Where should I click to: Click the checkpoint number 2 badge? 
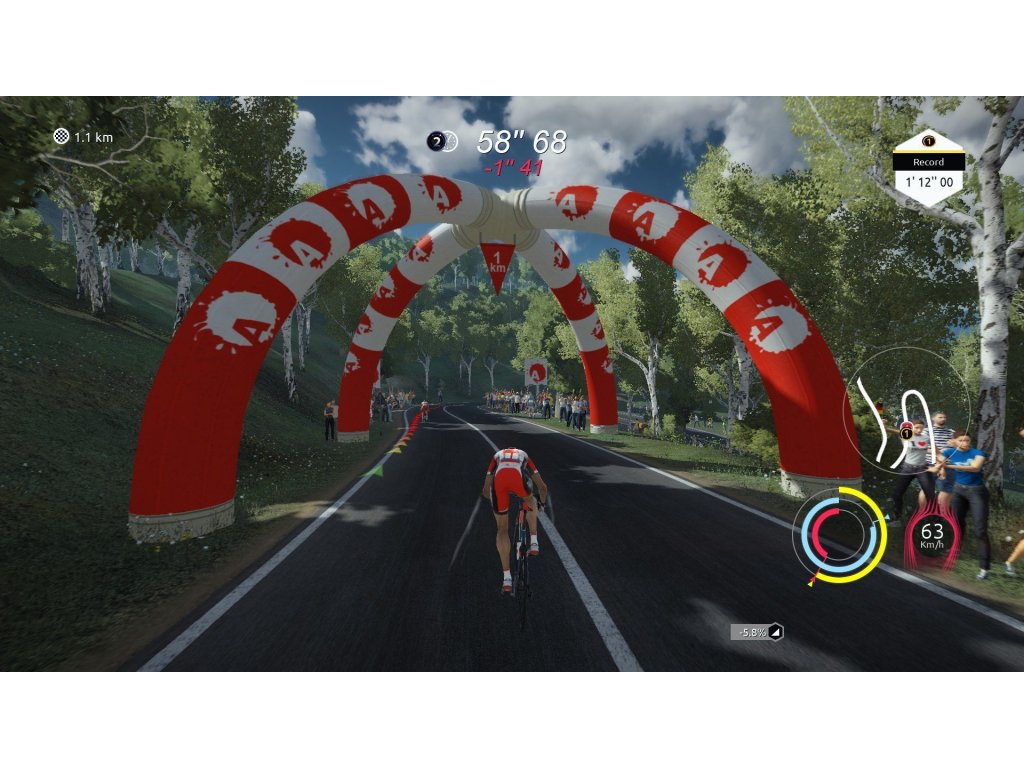pyautogui.click(x=436, y=142)
